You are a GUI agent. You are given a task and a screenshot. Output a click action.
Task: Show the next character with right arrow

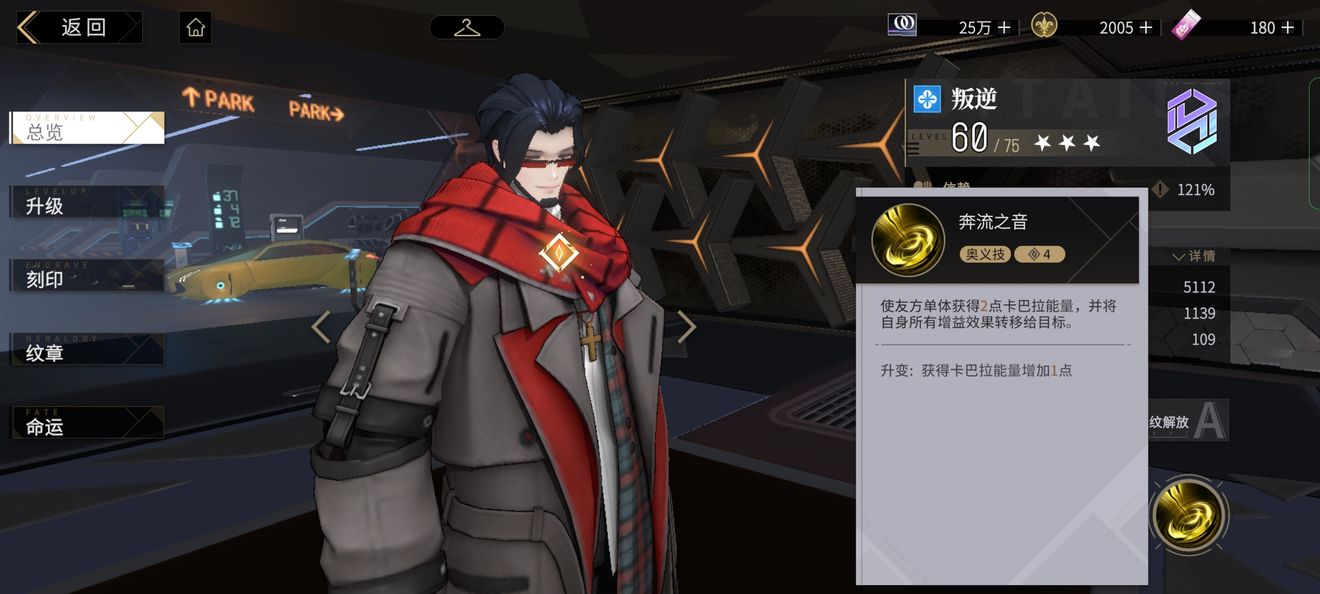coord(686,327)
